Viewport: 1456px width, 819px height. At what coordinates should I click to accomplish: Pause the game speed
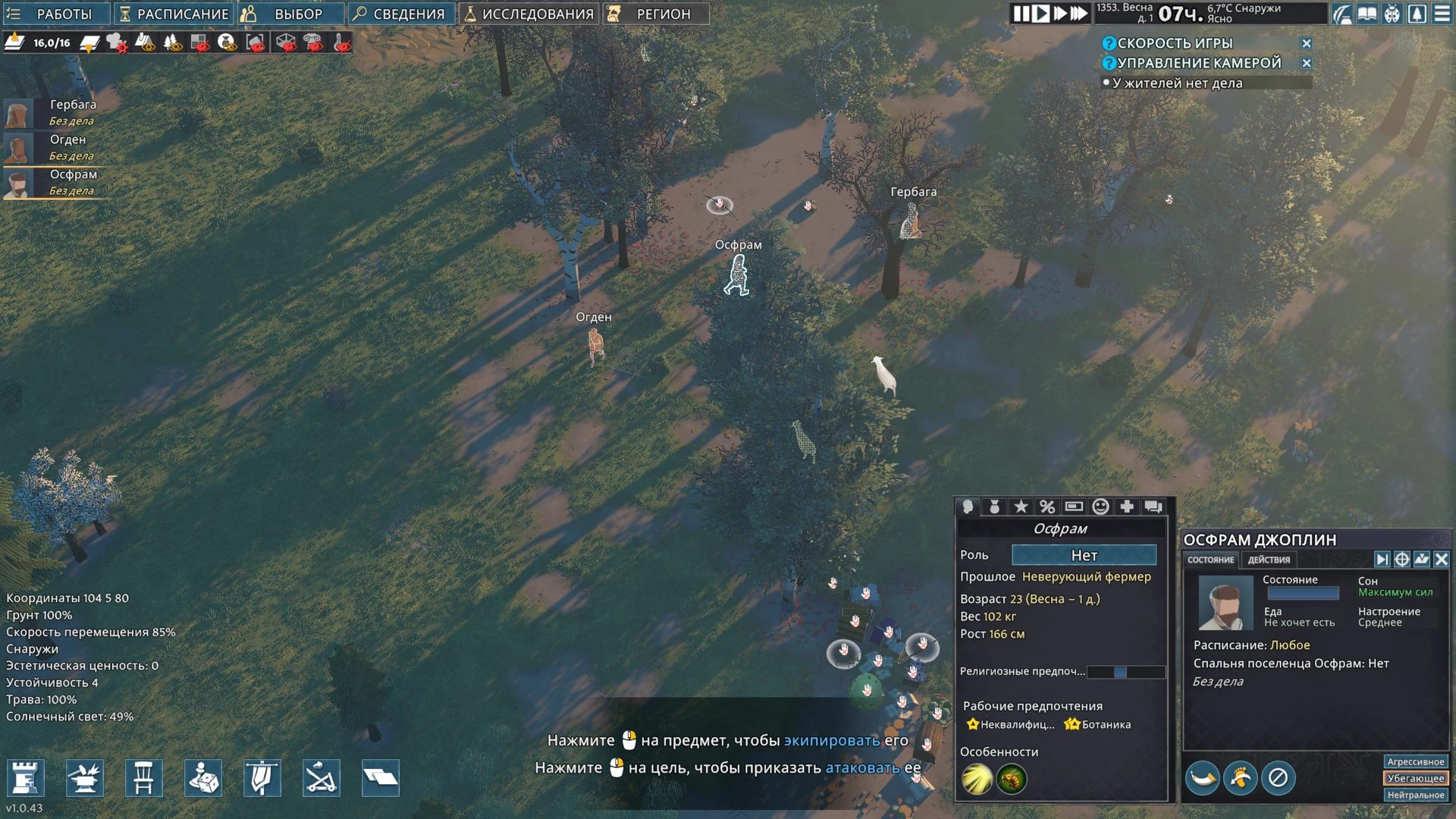tap(1021, 14)
